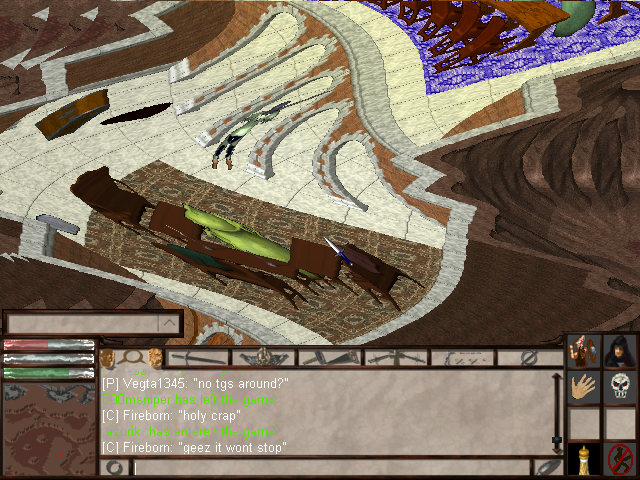The width and height of the screenshot is (640, 480).
Task: Select the sword tab on the toolbar
Action: (x=200, y=357)
